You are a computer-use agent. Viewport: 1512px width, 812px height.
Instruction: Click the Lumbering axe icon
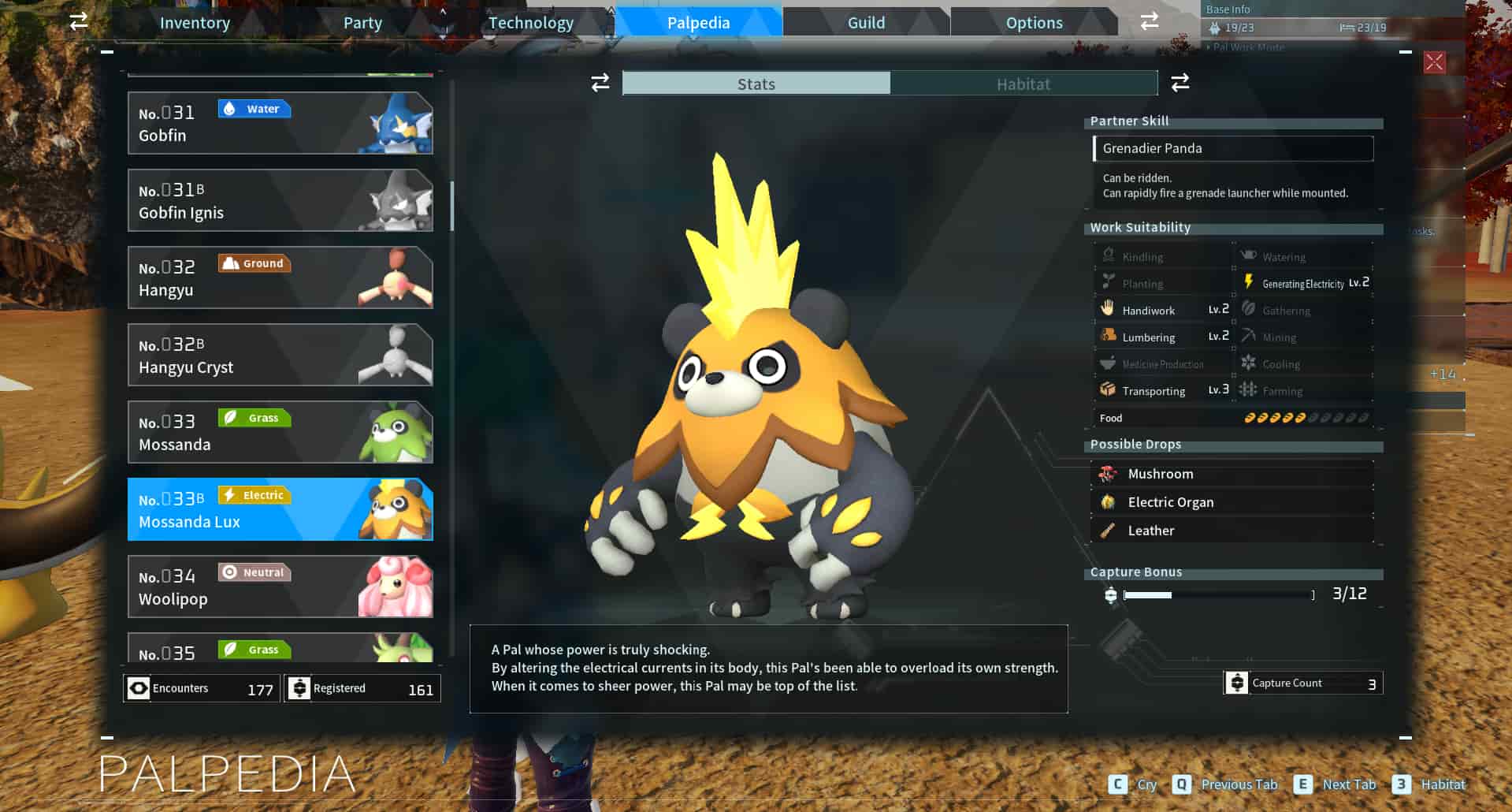click(x=1108, y=336)
